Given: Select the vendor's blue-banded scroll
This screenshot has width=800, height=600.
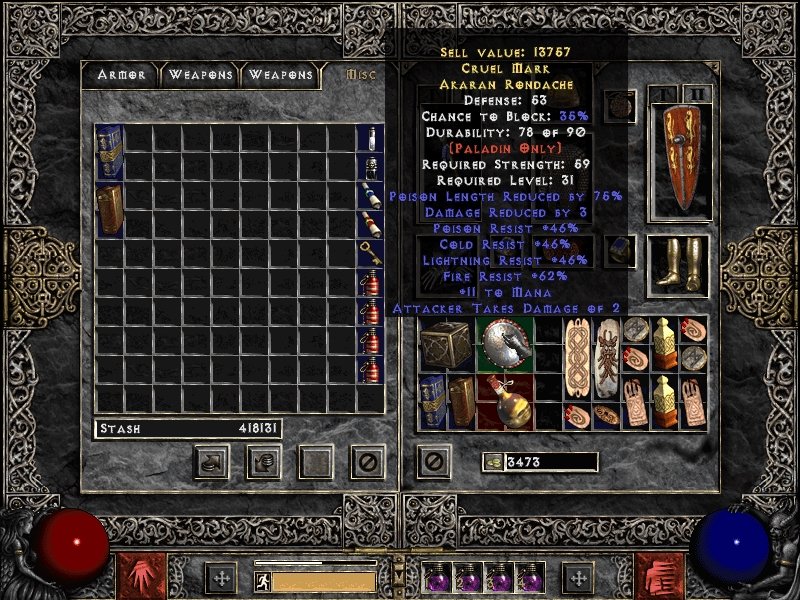Looking at the screenshot, I should tap(370, 195).
